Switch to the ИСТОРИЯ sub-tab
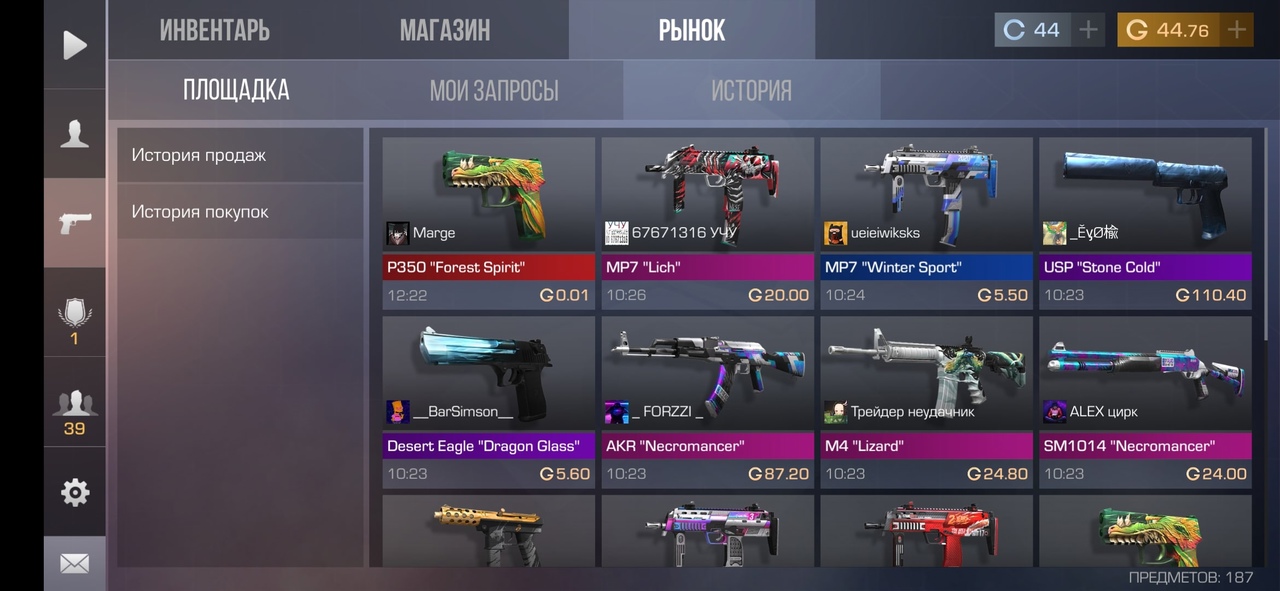 751,91
